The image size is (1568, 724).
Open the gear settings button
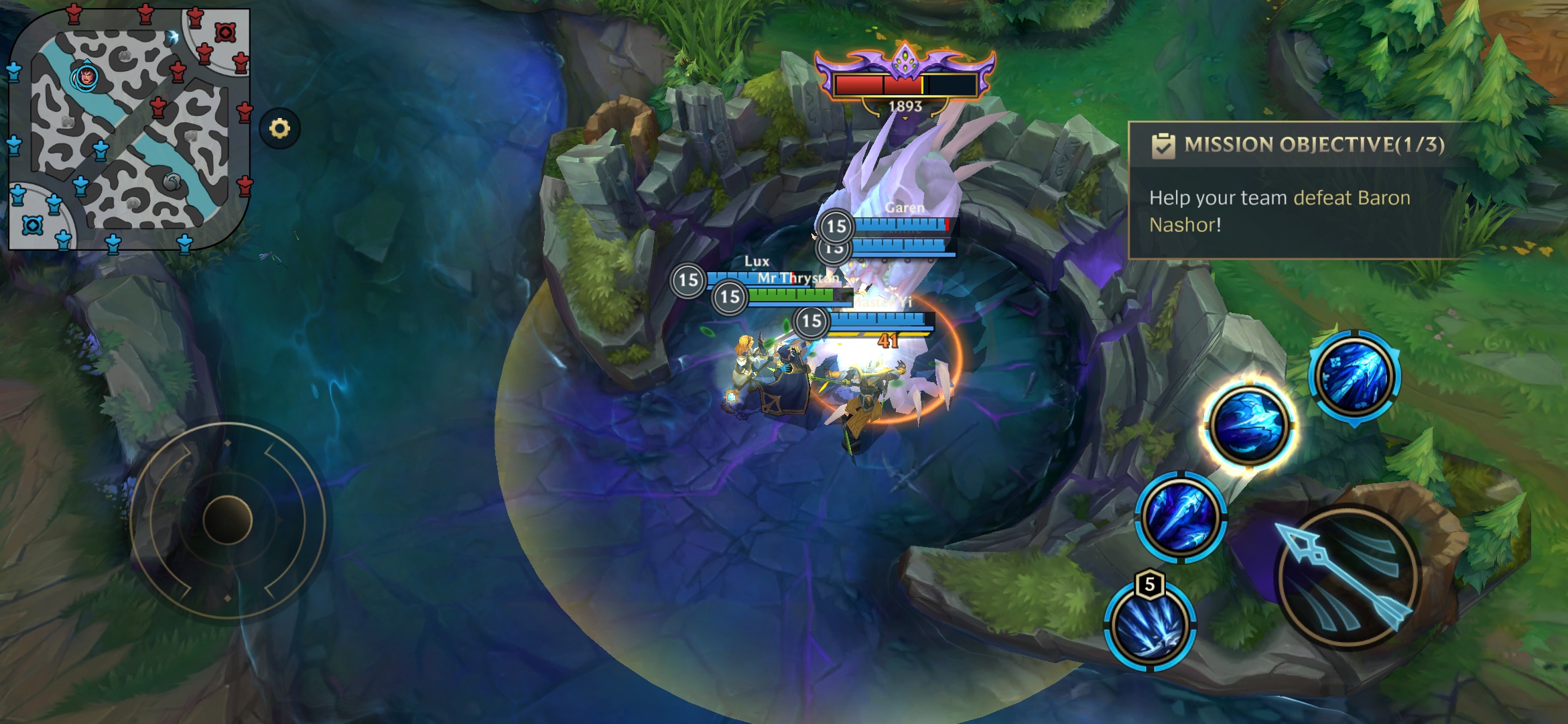(279, 128)
